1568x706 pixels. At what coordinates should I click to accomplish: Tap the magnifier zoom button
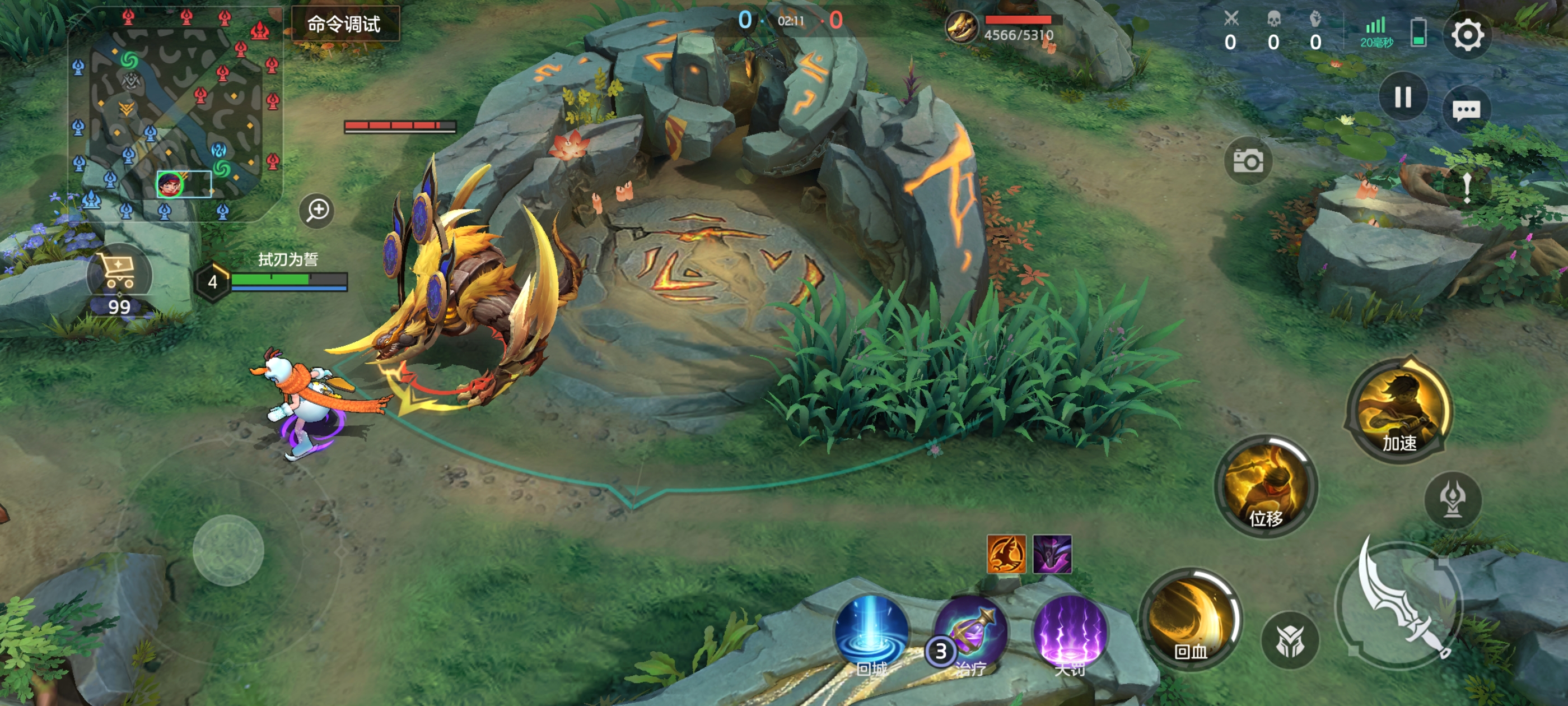click(317, 211)
